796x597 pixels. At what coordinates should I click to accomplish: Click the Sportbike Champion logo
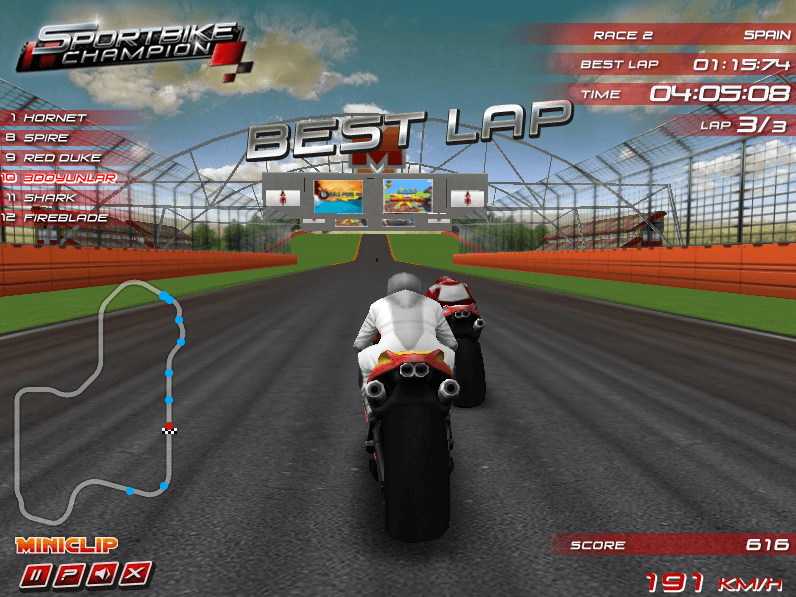(130, 45)
